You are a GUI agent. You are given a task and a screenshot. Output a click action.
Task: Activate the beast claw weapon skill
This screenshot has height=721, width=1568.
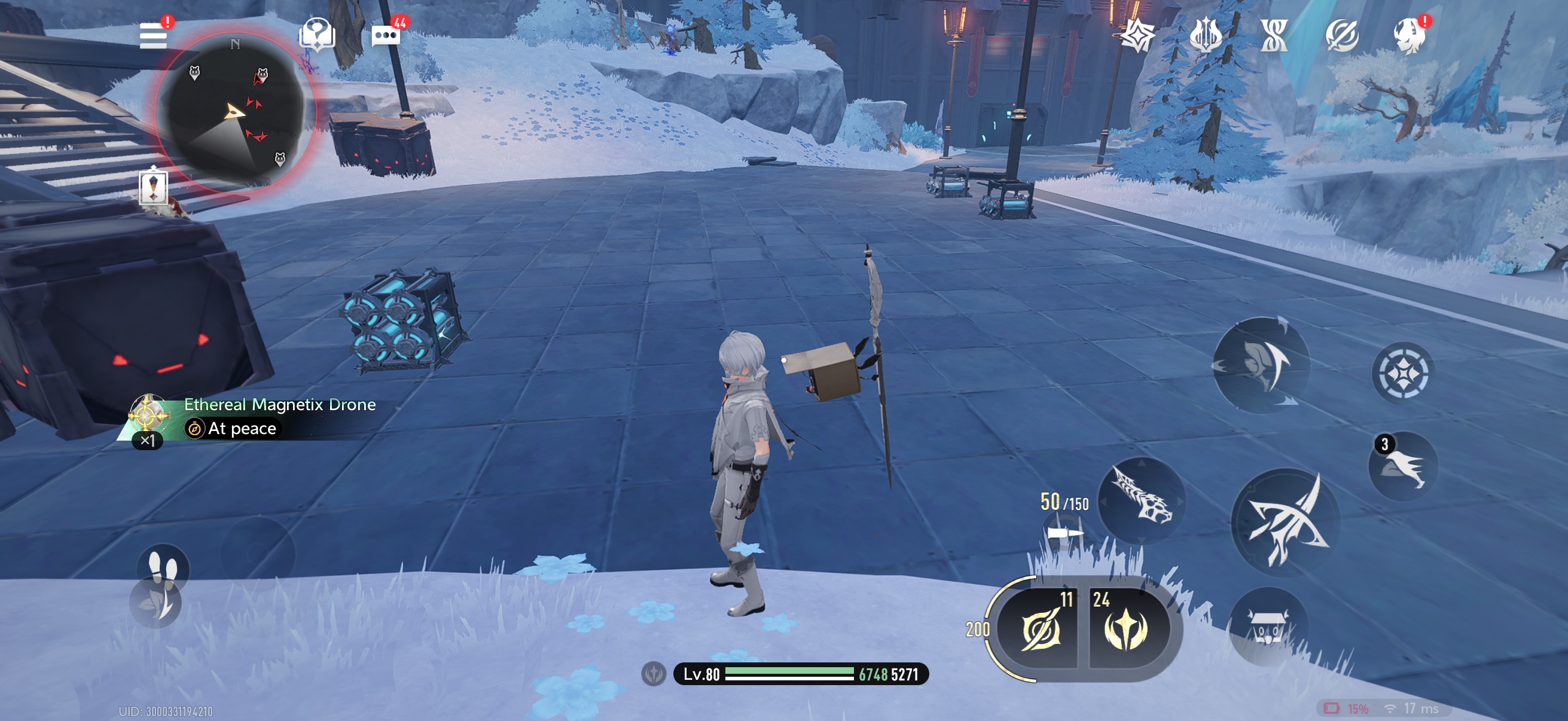click(1142, 502)
